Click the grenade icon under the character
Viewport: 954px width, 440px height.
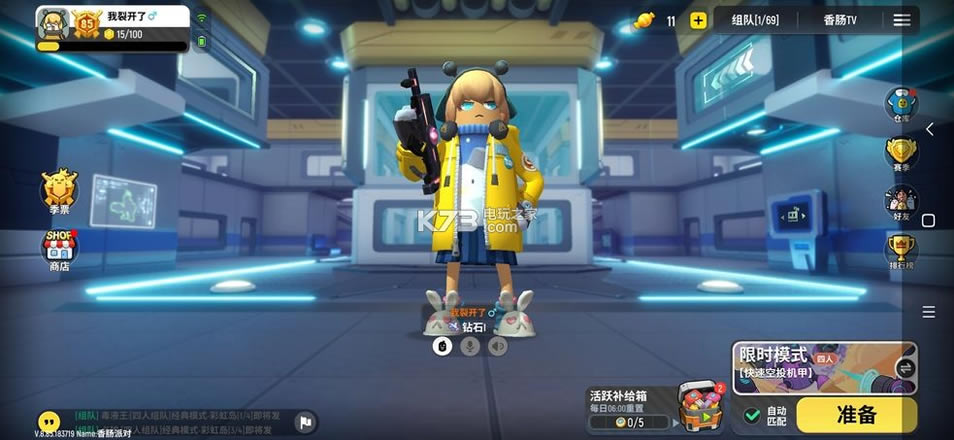[441, 346]
